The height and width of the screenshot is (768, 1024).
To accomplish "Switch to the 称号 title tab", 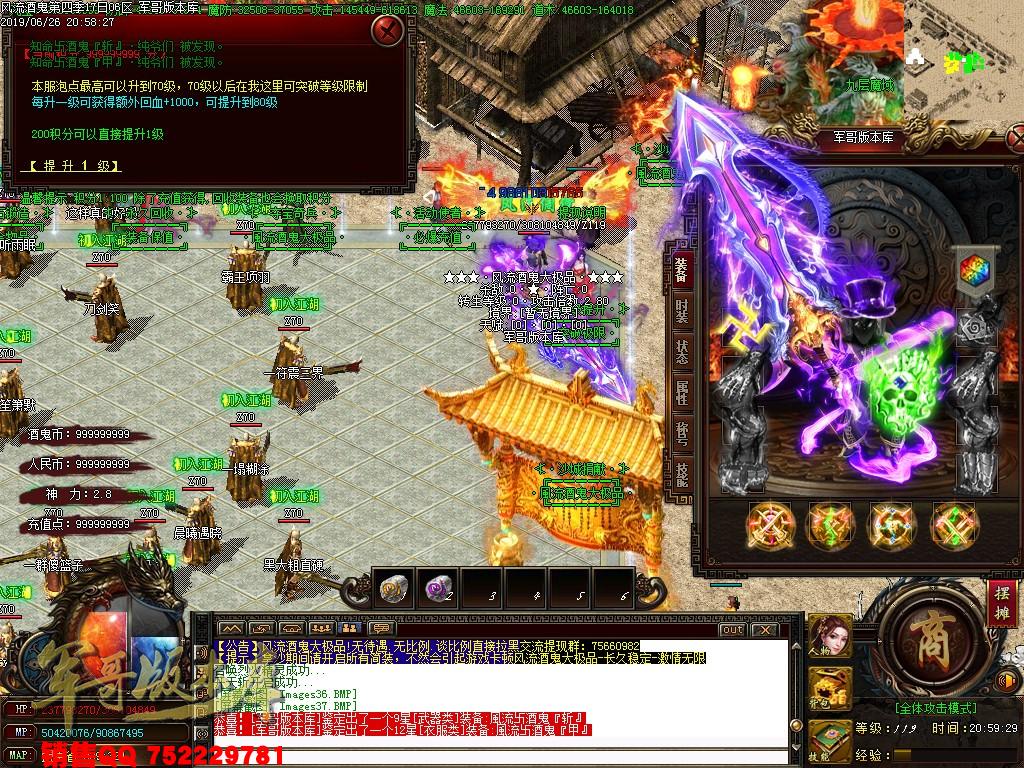I will pos(681,432).
